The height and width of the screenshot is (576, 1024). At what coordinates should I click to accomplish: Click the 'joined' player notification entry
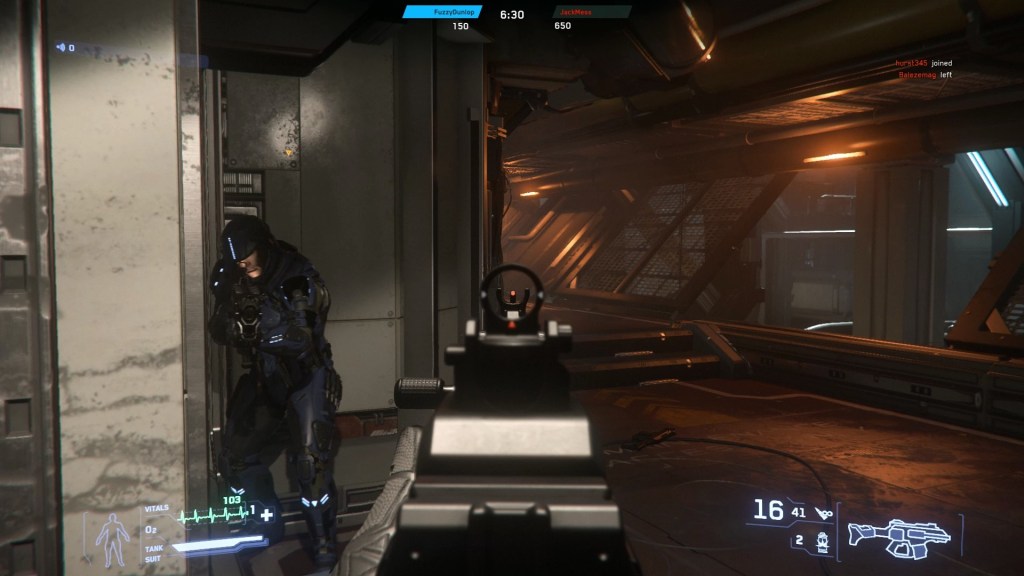tap(922, 62)
